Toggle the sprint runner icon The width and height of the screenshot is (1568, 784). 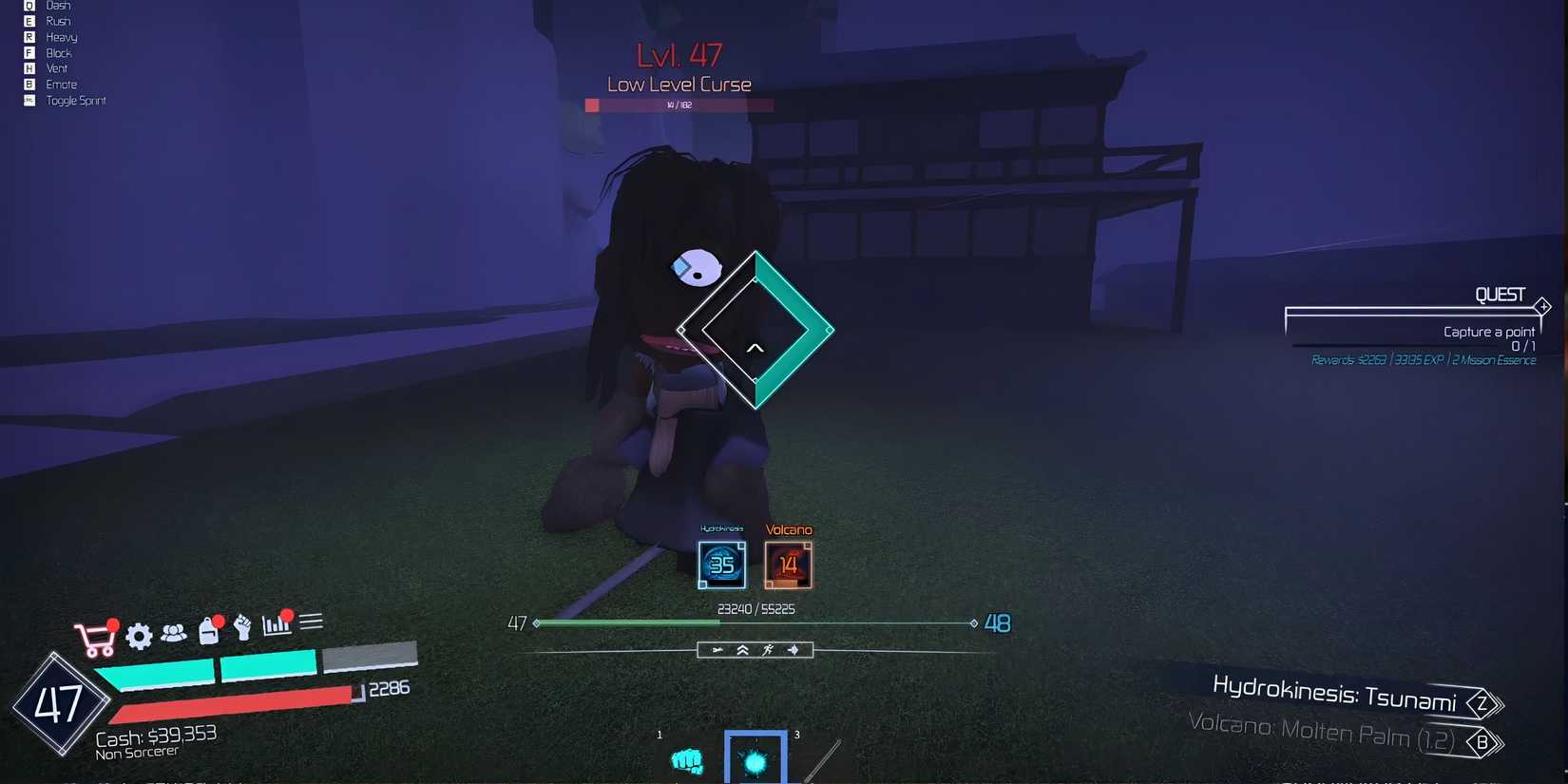tap(769, 650)
